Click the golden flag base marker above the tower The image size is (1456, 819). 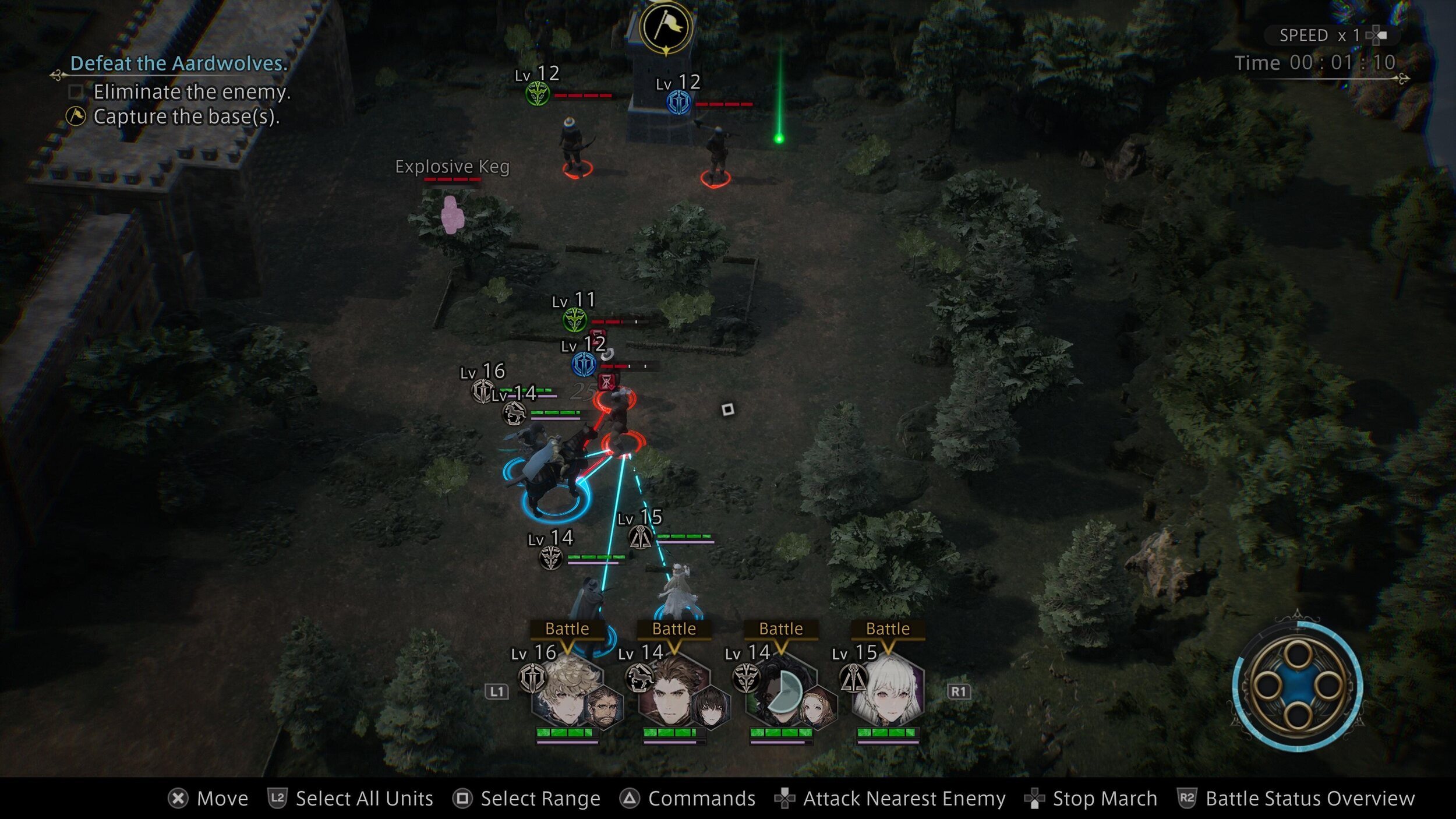pyautogui.click(x=666, y=27)
